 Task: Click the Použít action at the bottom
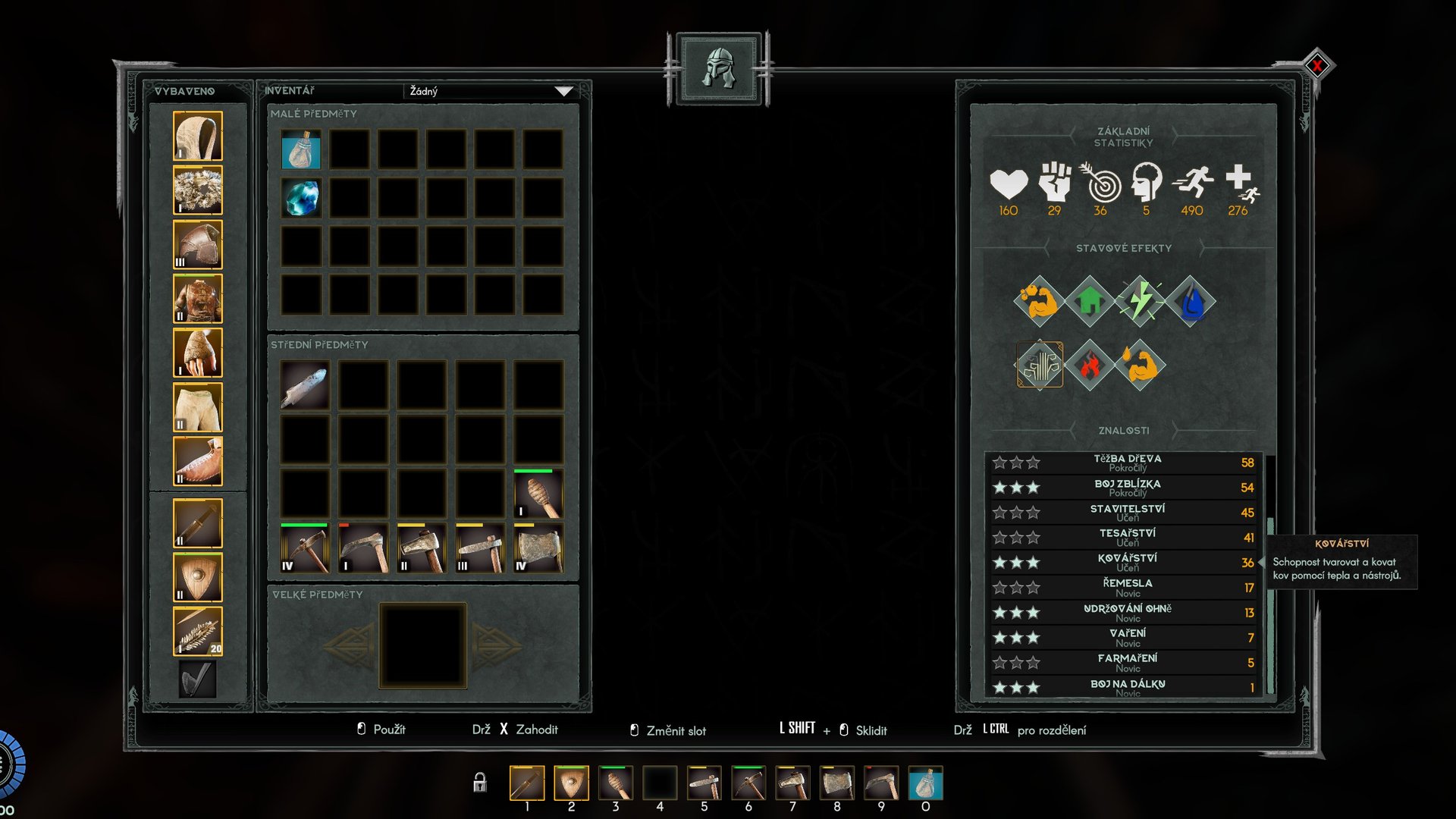[x=390, y=730]
